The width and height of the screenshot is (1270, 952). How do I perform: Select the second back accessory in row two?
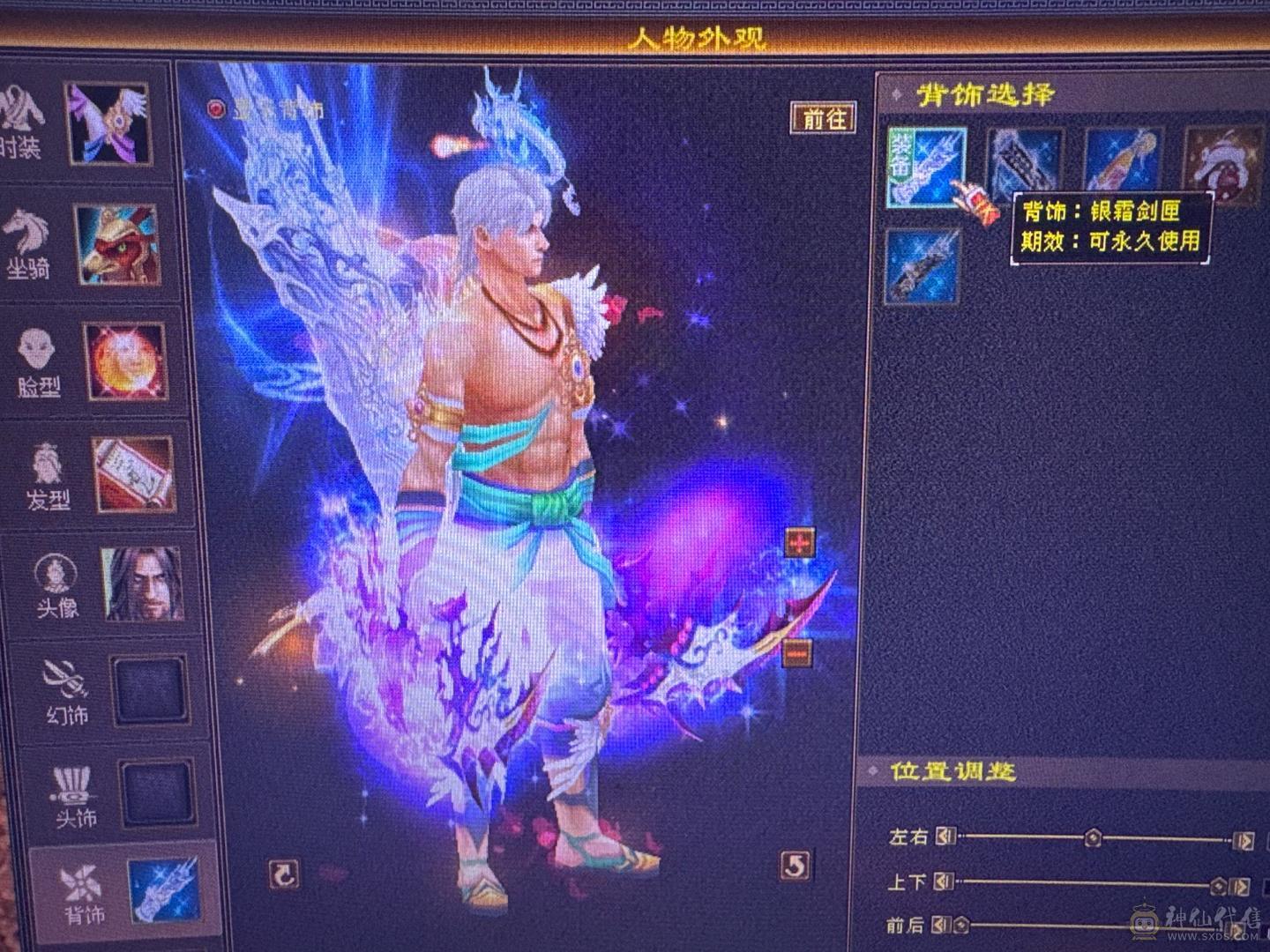point(923,264)
